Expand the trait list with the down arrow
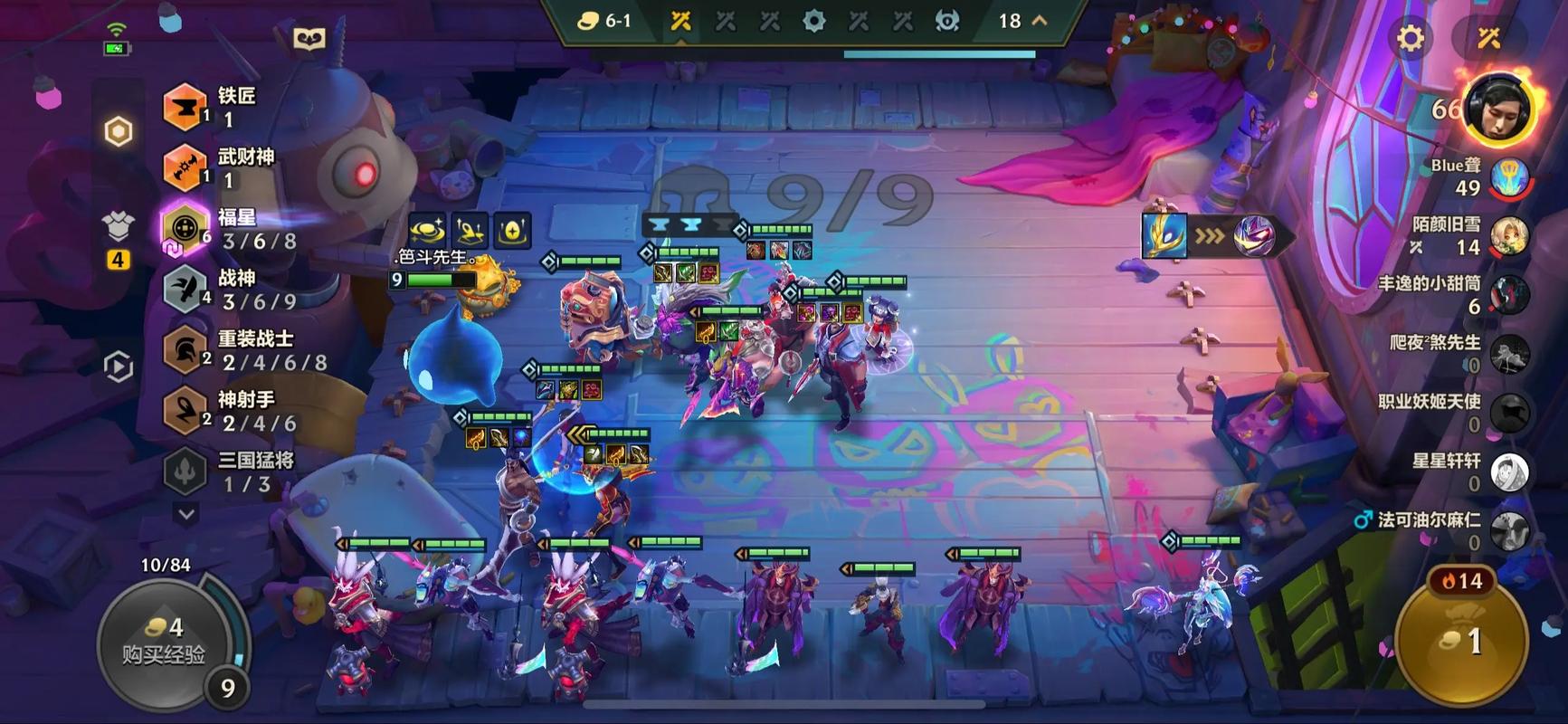1568x724 pixels. point(186,514)
